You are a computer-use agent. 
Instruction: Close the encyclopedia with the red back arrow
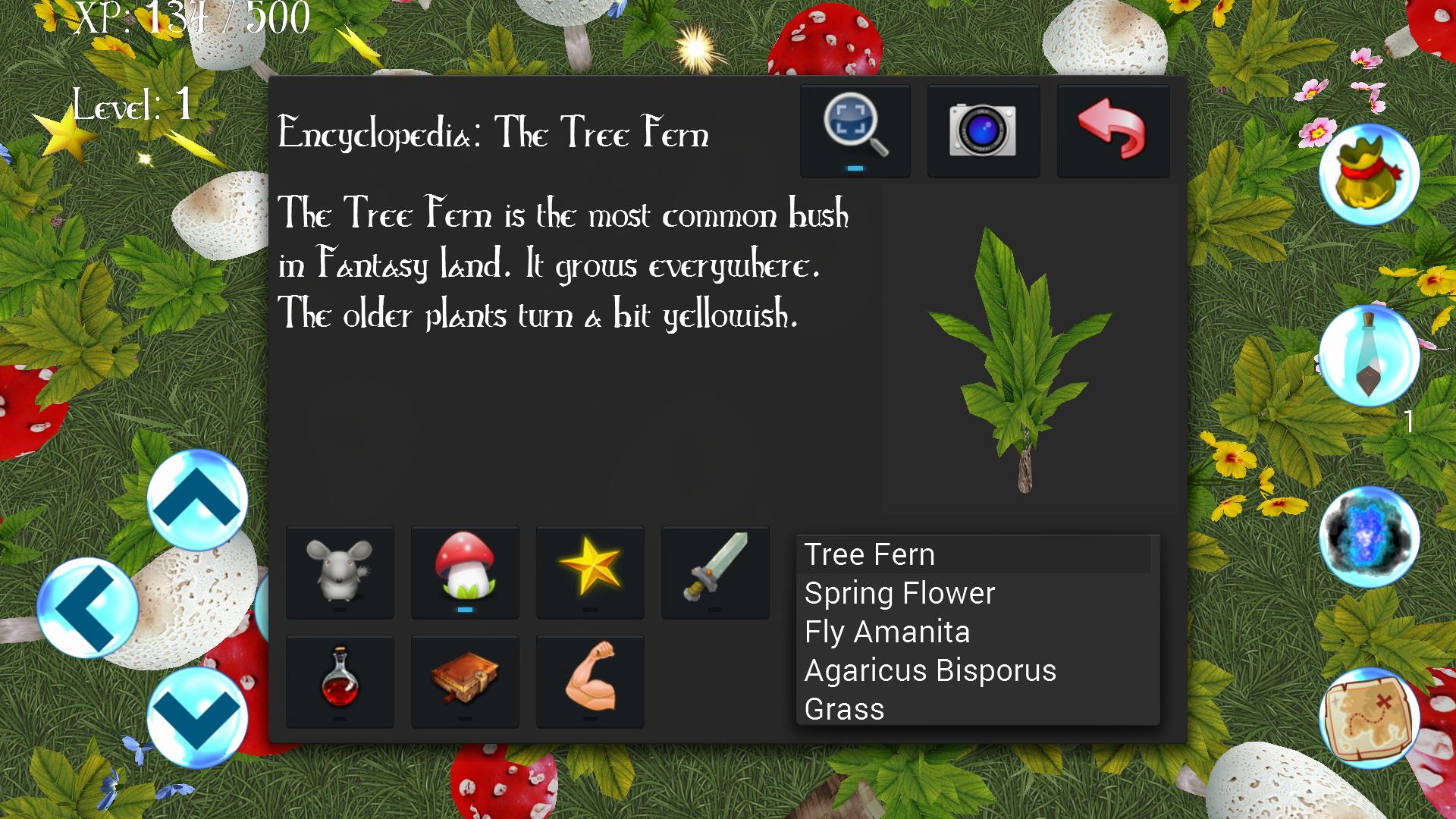[x=1112, y=130]
